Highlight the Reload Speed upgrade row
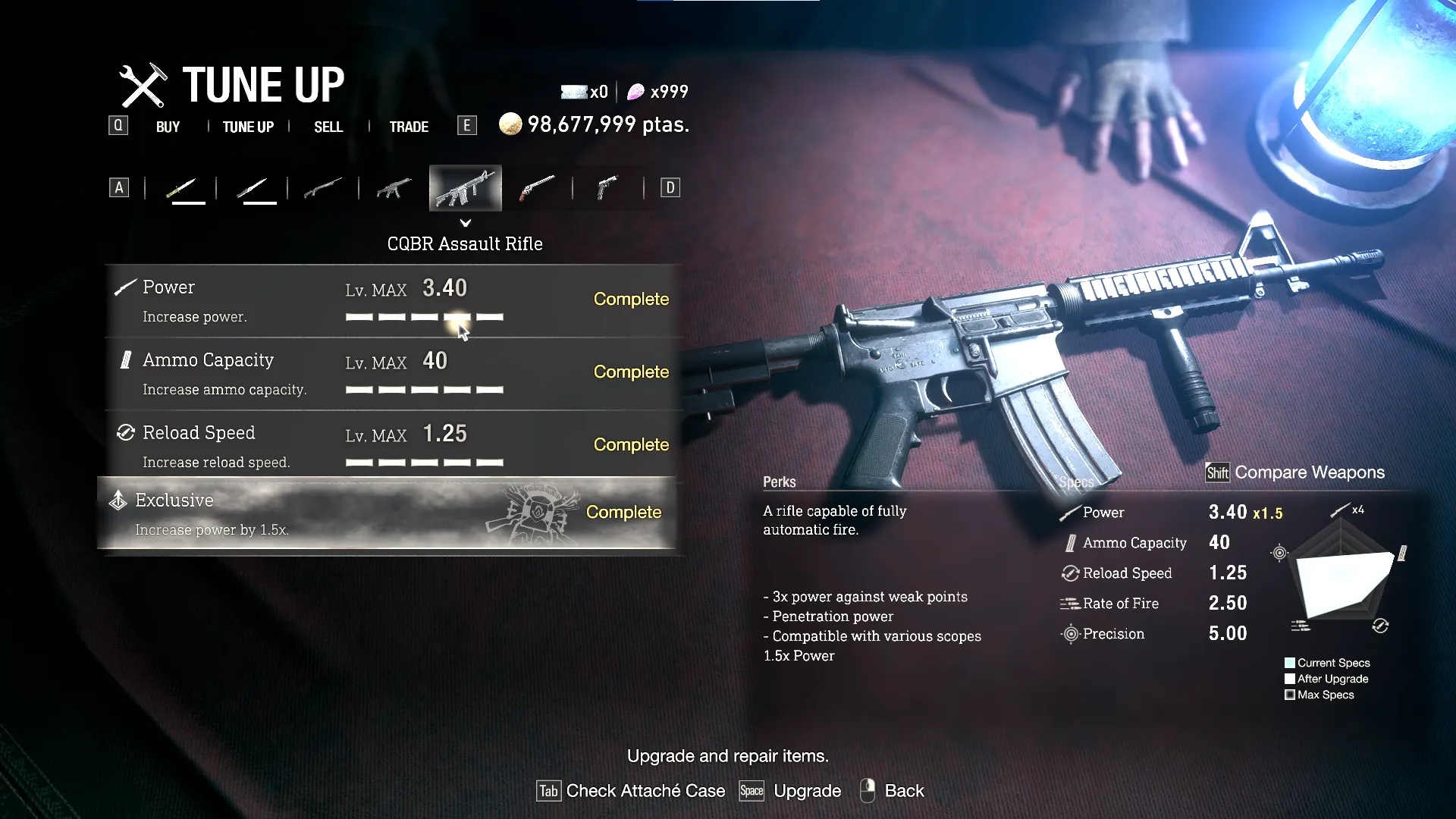 tap(391, 447)
